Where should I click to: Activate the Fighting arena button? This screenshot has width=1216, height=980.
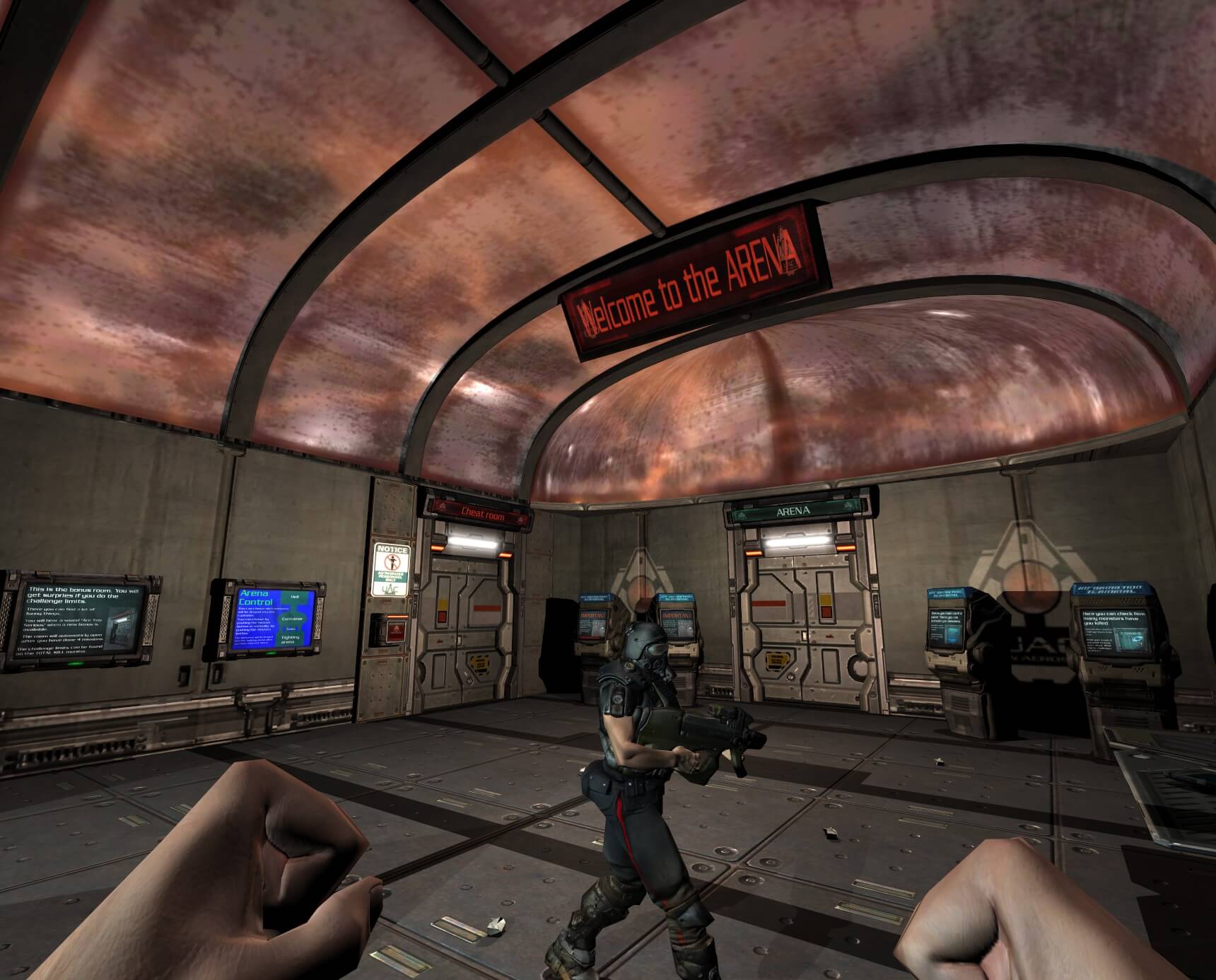point(291,638)
